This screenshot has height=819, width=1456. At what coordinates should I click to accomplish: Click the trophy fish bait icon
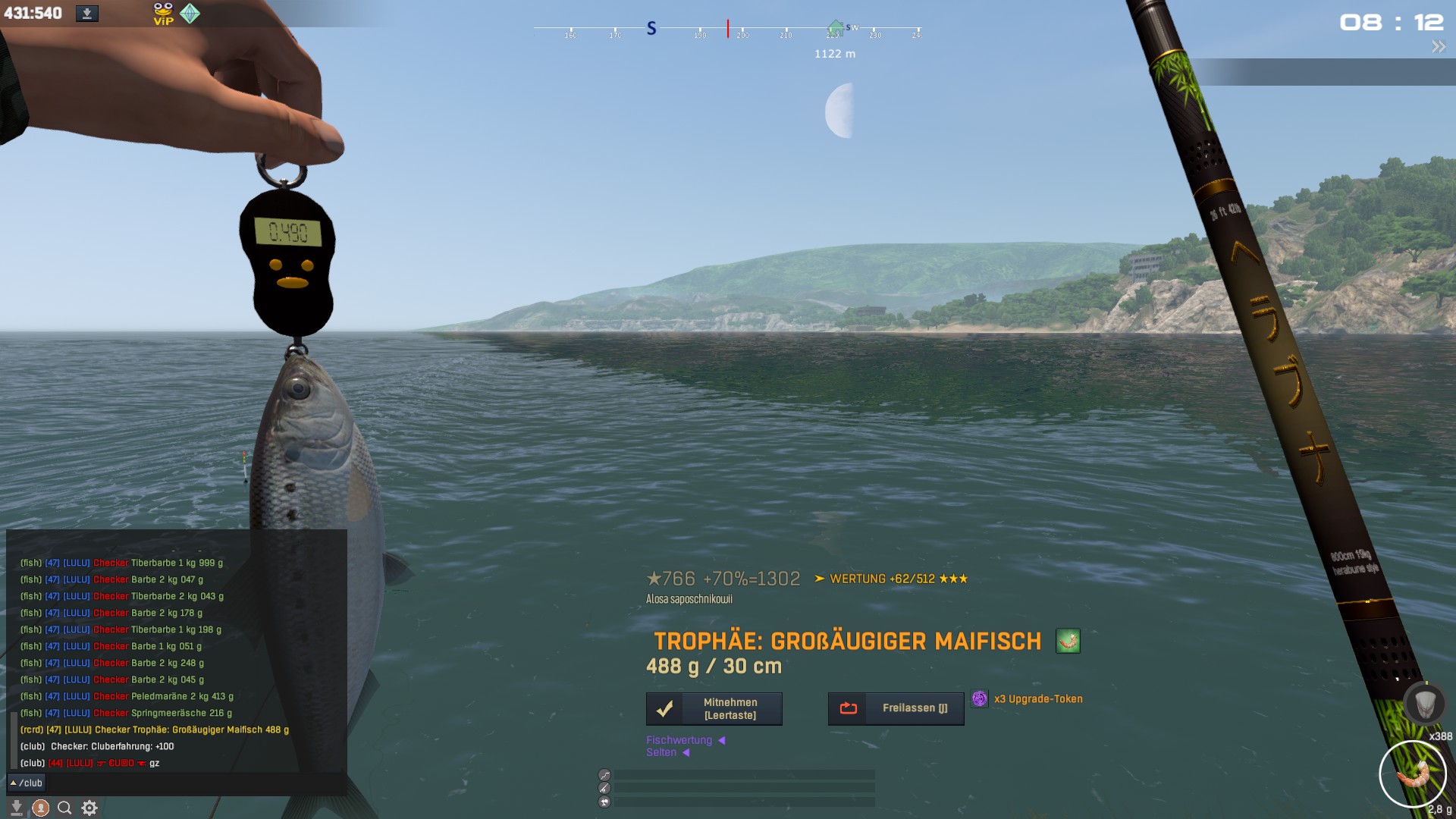point(1068,642)
